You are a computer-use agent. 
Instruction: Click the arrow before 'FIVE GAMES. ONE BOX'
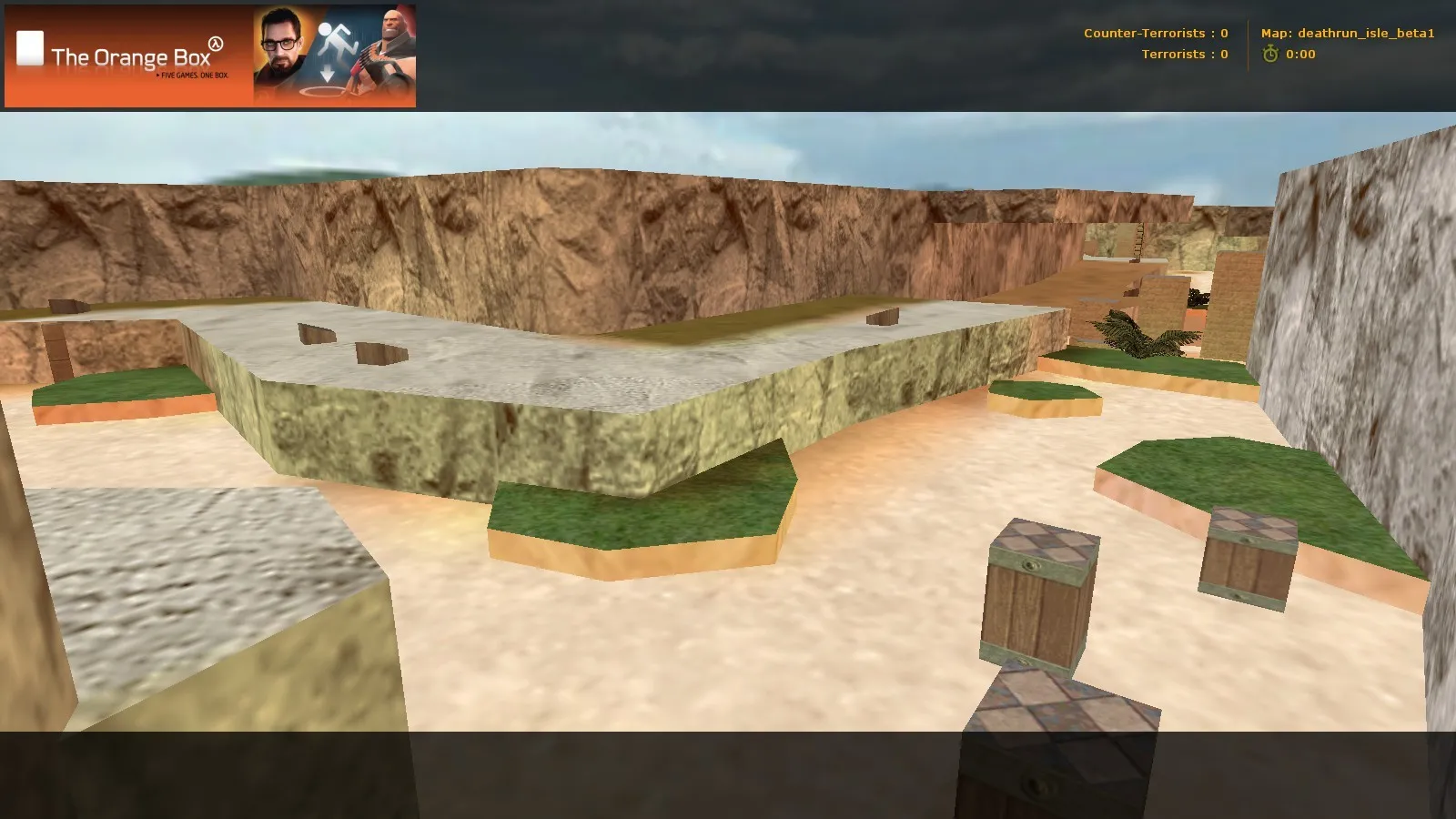(157, 76)
